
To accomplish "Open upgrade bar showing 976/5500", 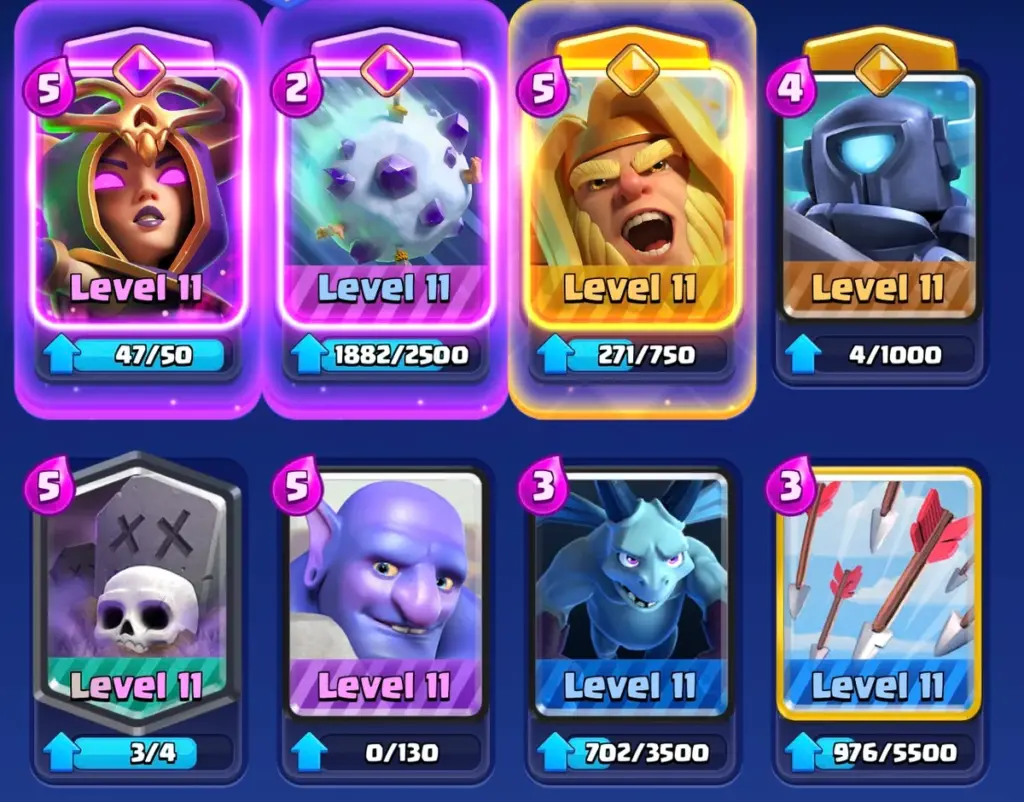I will tap(879, 752).
